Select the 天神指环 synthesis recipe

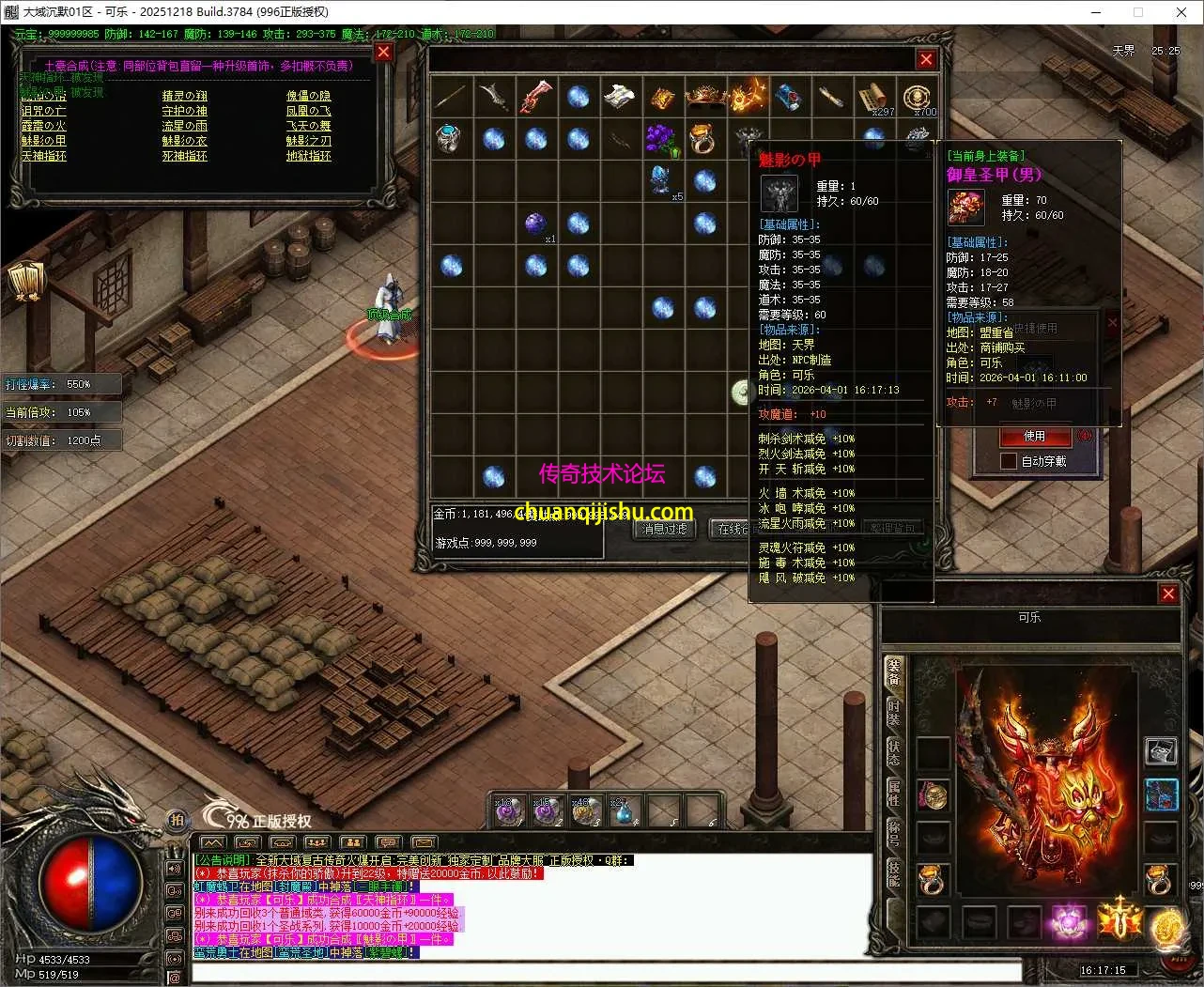43,156
